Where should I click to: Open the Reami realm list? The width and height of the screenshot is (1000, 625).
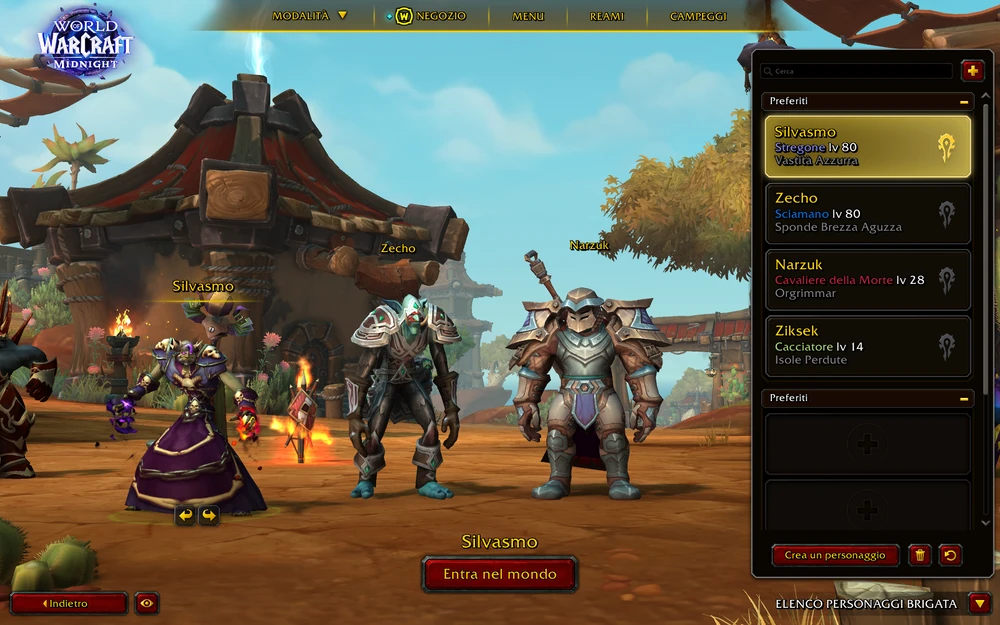[607, 16]
